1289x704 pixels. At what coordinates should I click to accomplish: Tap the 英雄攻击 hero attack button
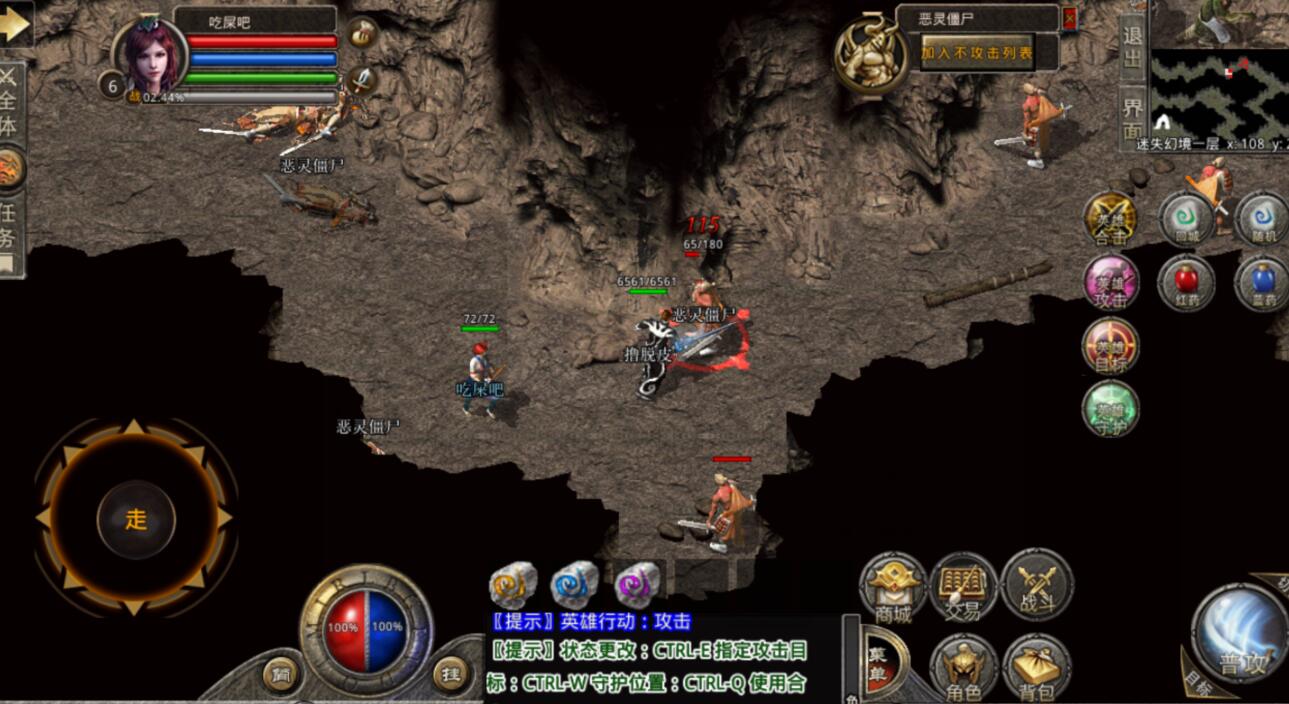pos(1110,282)
